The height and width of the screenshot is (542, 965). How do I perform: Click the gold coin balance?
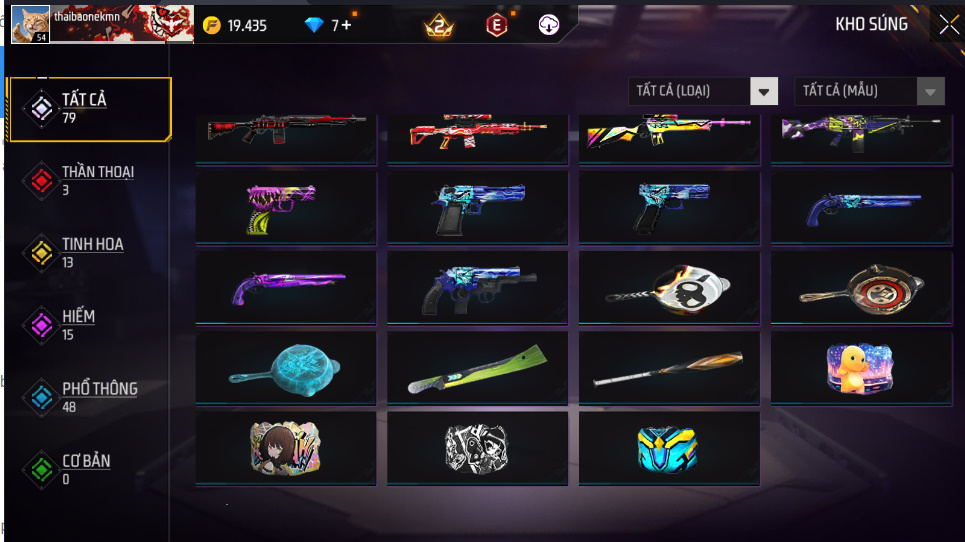(235, 25)
